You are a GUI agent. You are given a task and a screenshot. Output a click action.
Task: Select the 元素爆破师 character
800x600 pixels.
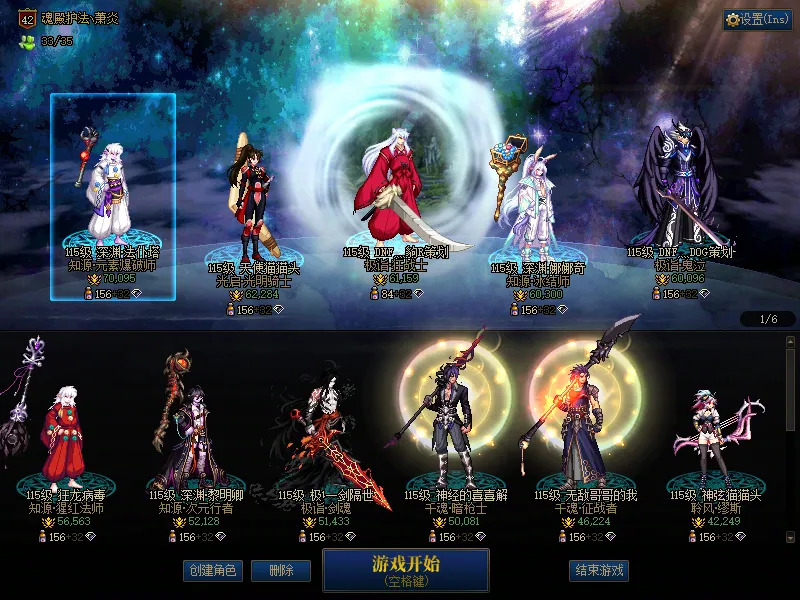click(x=113, y=200)
